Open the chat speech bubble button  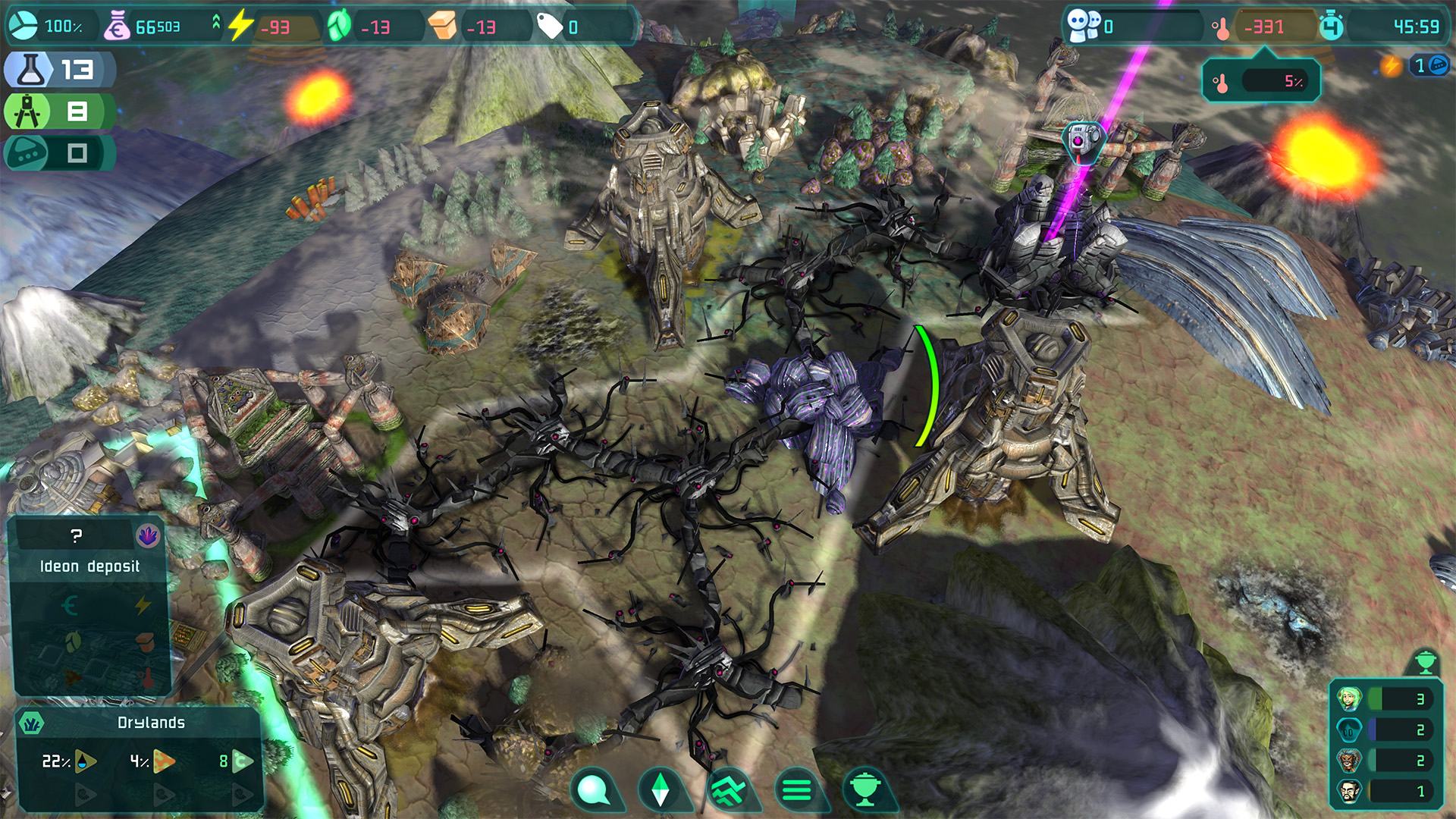[x=596, y=790]
